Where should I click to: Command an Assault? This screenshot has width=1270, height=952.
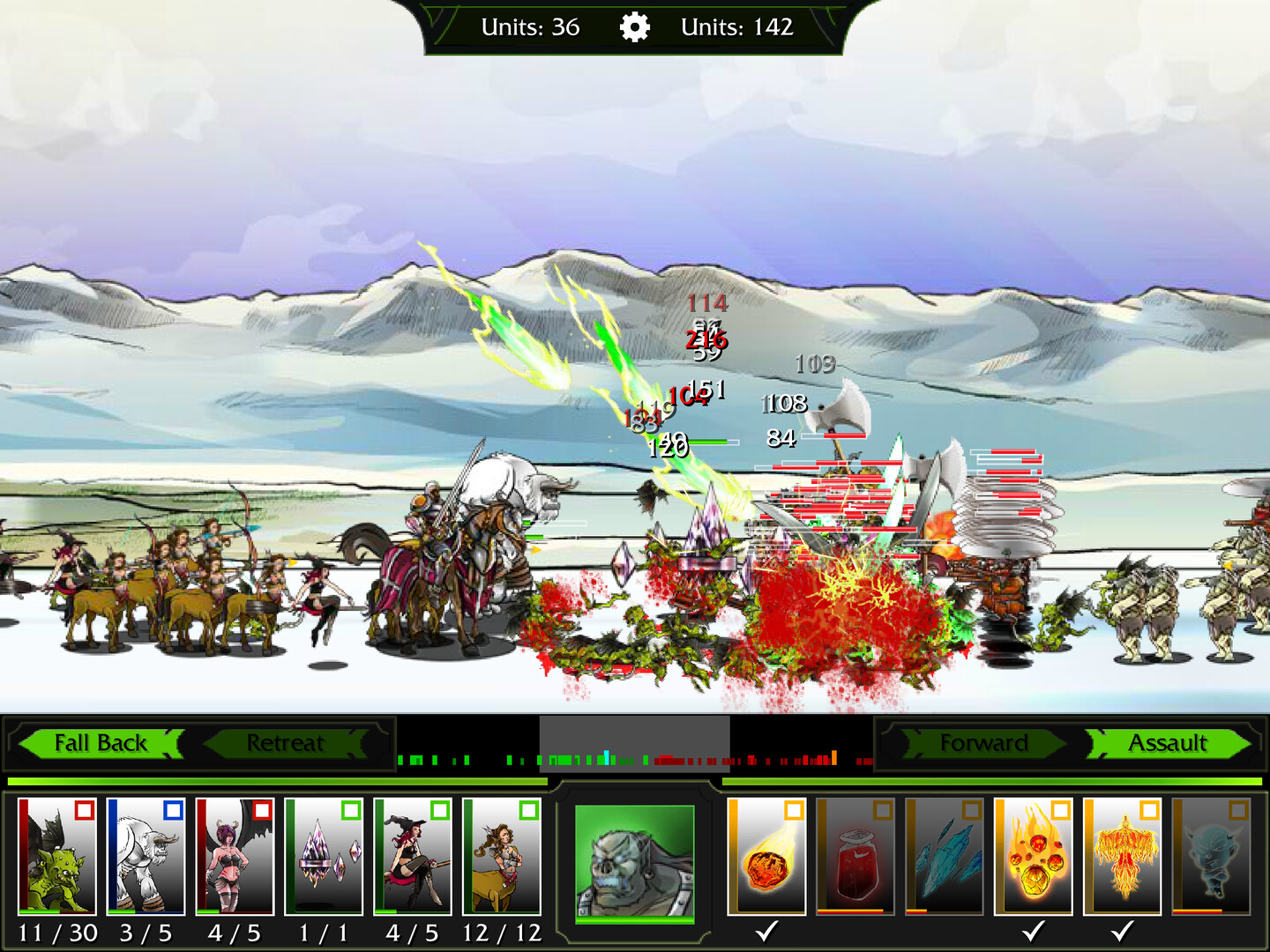1169,743
